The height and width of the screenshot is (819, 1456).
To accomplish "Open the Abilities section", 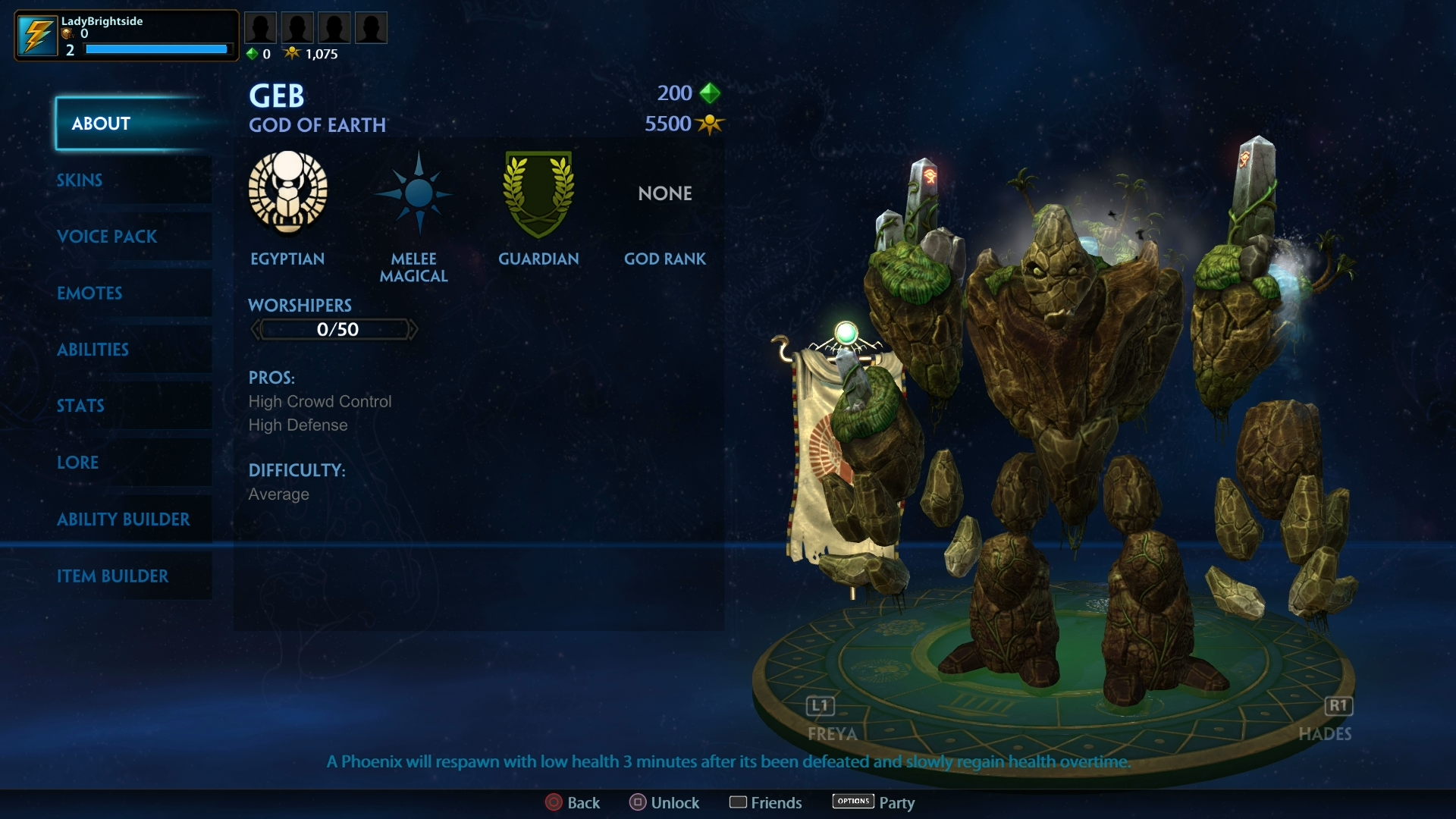I will [93, 350].
